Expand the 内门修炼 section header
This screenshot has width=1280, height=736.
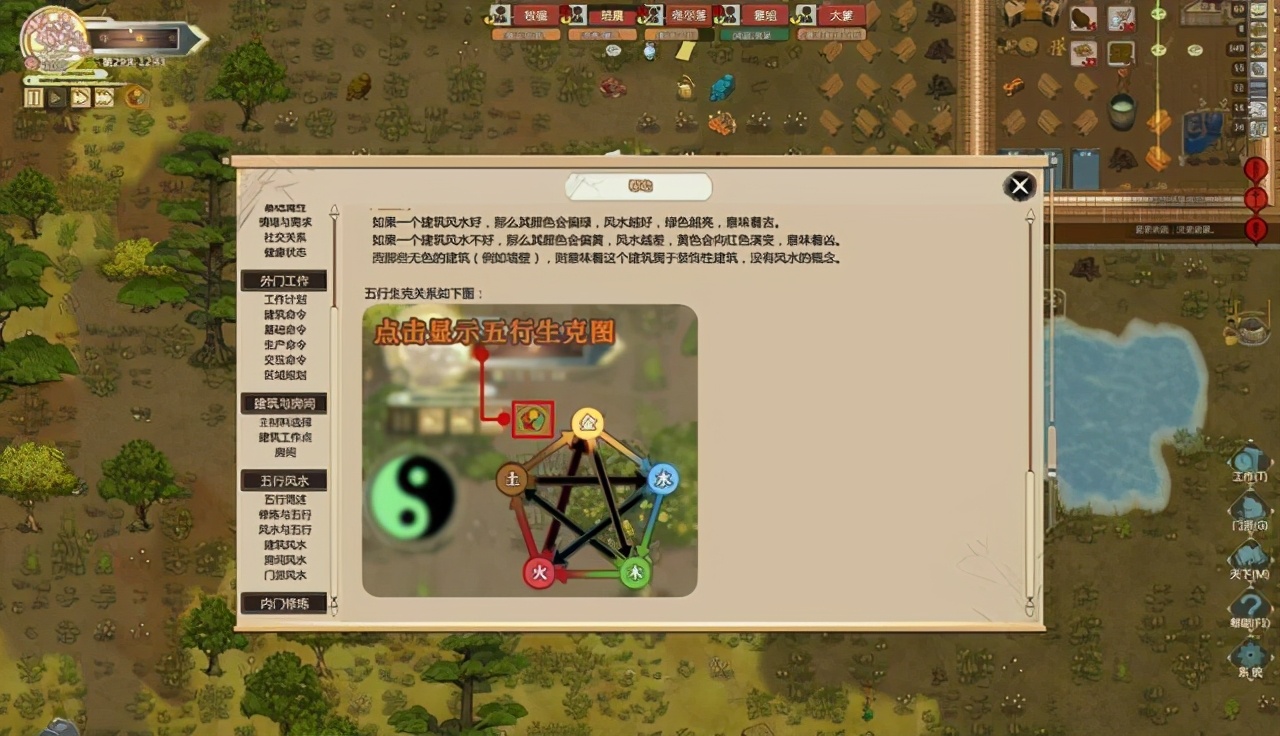click(x=284, y=602)
